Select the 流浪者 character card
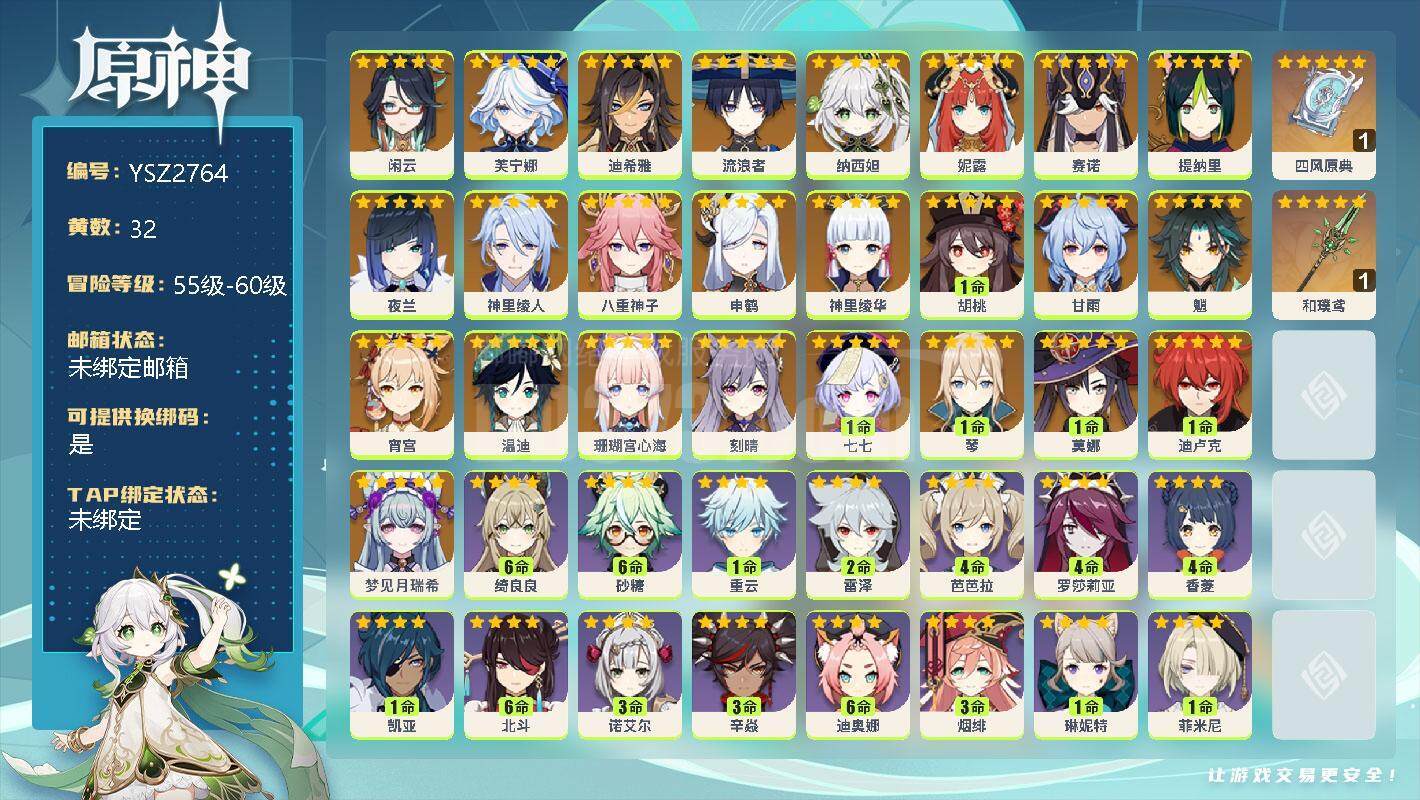The width and height of the screenshot is (1420, 800). (x=743, y=114)
